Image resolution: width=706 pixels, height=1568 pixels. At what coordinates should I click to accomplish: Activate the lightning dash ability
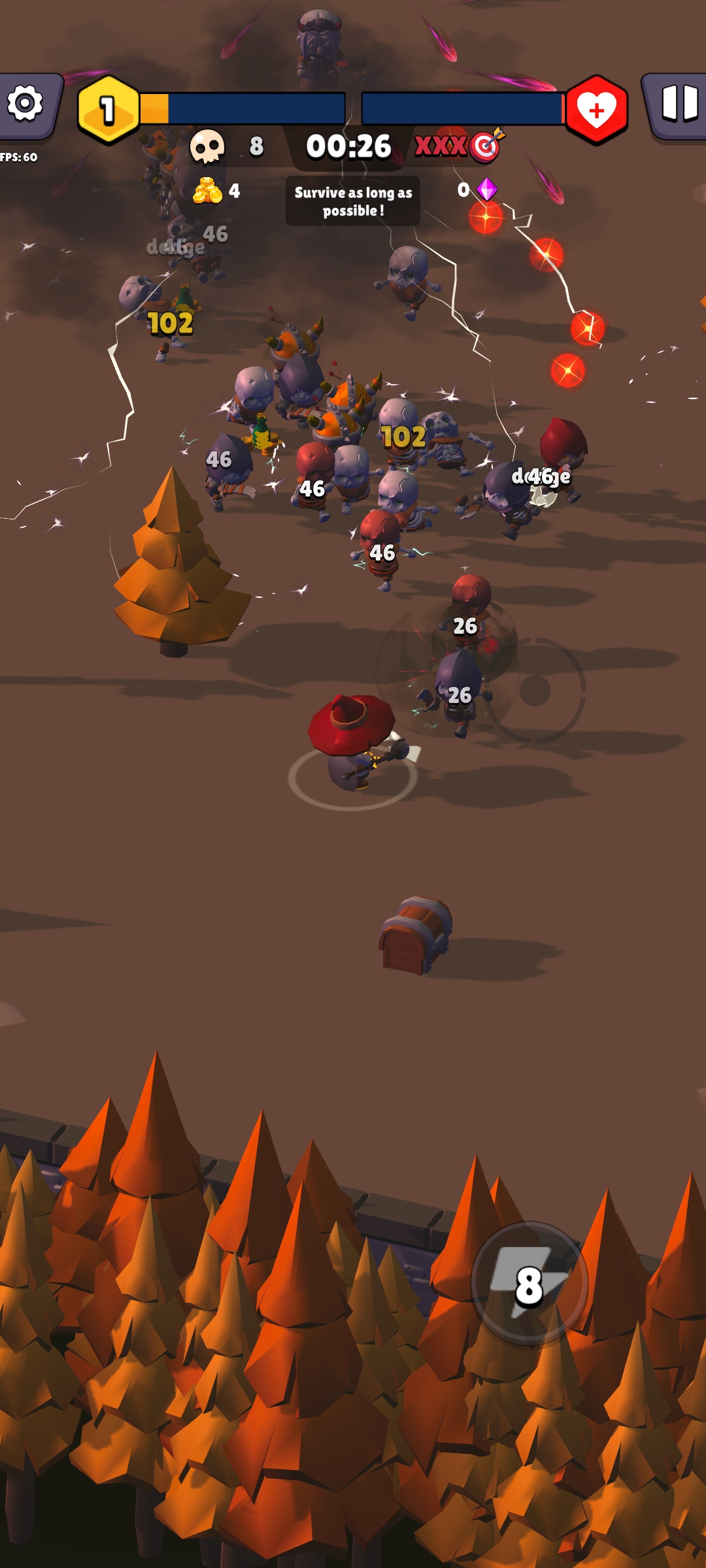(x=529, y=1284)
